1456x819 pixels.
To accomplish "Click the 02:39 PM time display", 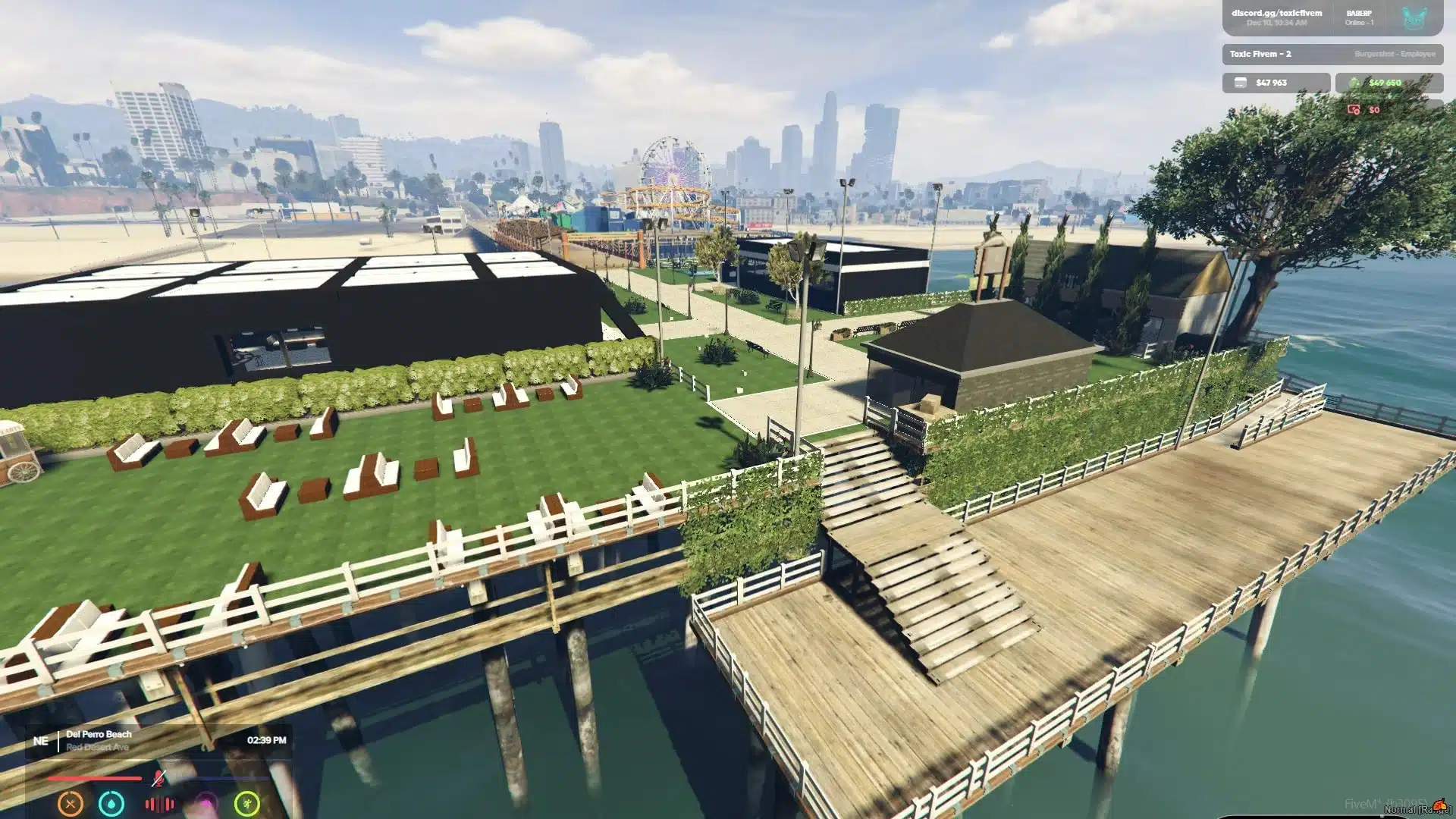I will (x=268, y=740).
